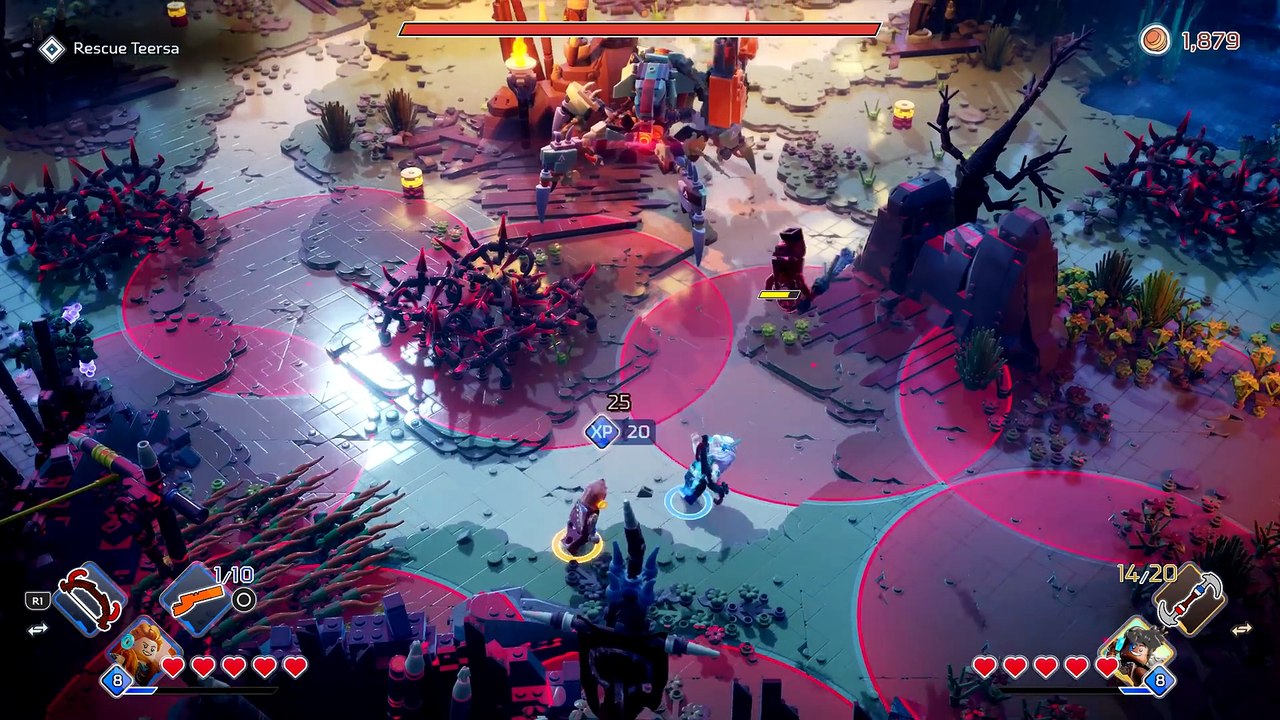Click the swap arrows beside the bow slot
The height and width of the screenshot is (720, 1280).
[x=38, y=629]
